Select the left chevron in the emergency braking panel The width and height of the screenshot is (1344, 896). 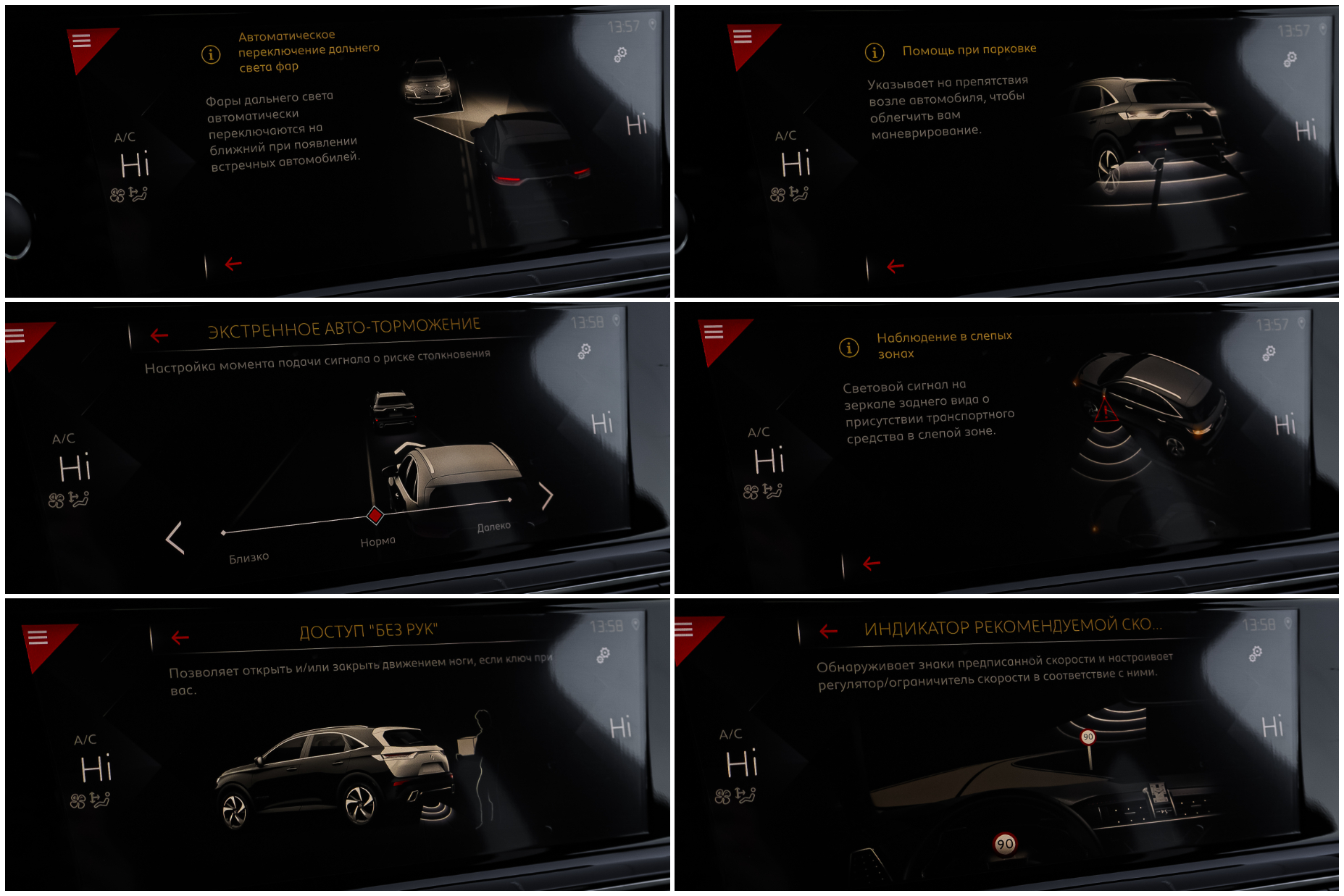(175, 537)
